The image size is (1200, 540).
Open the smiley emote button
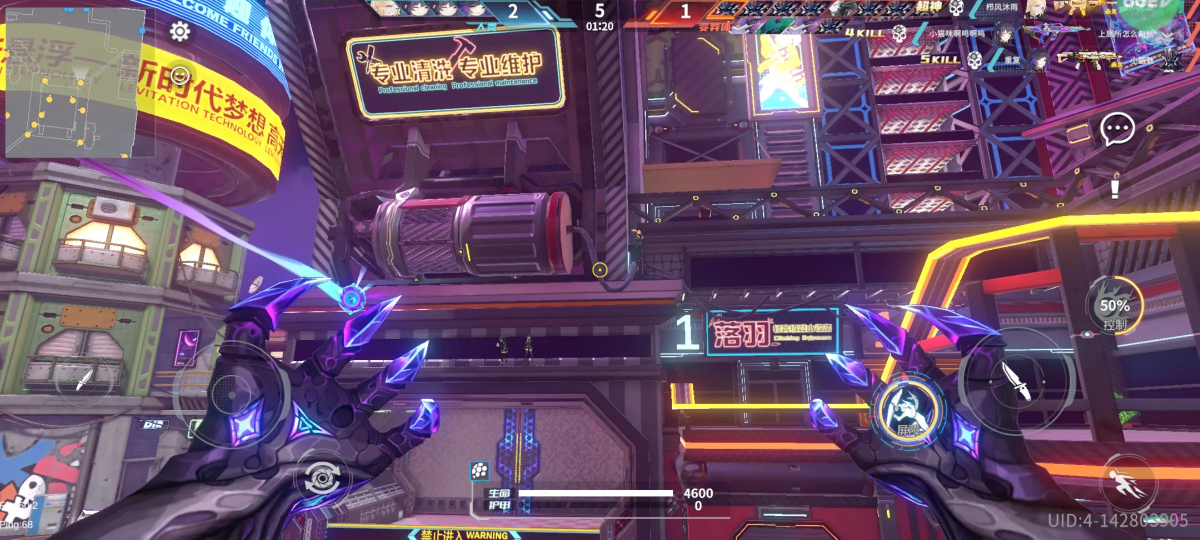pos(180,75)
